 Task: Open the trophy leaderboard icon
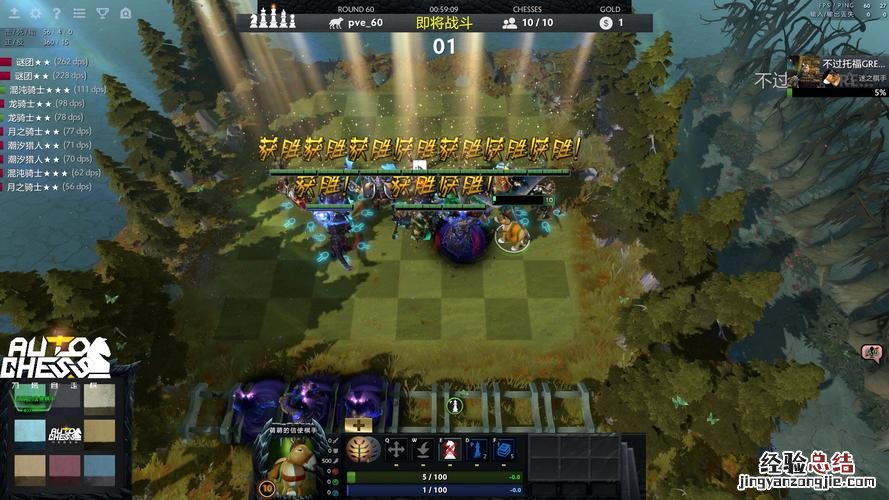(102, 13)
